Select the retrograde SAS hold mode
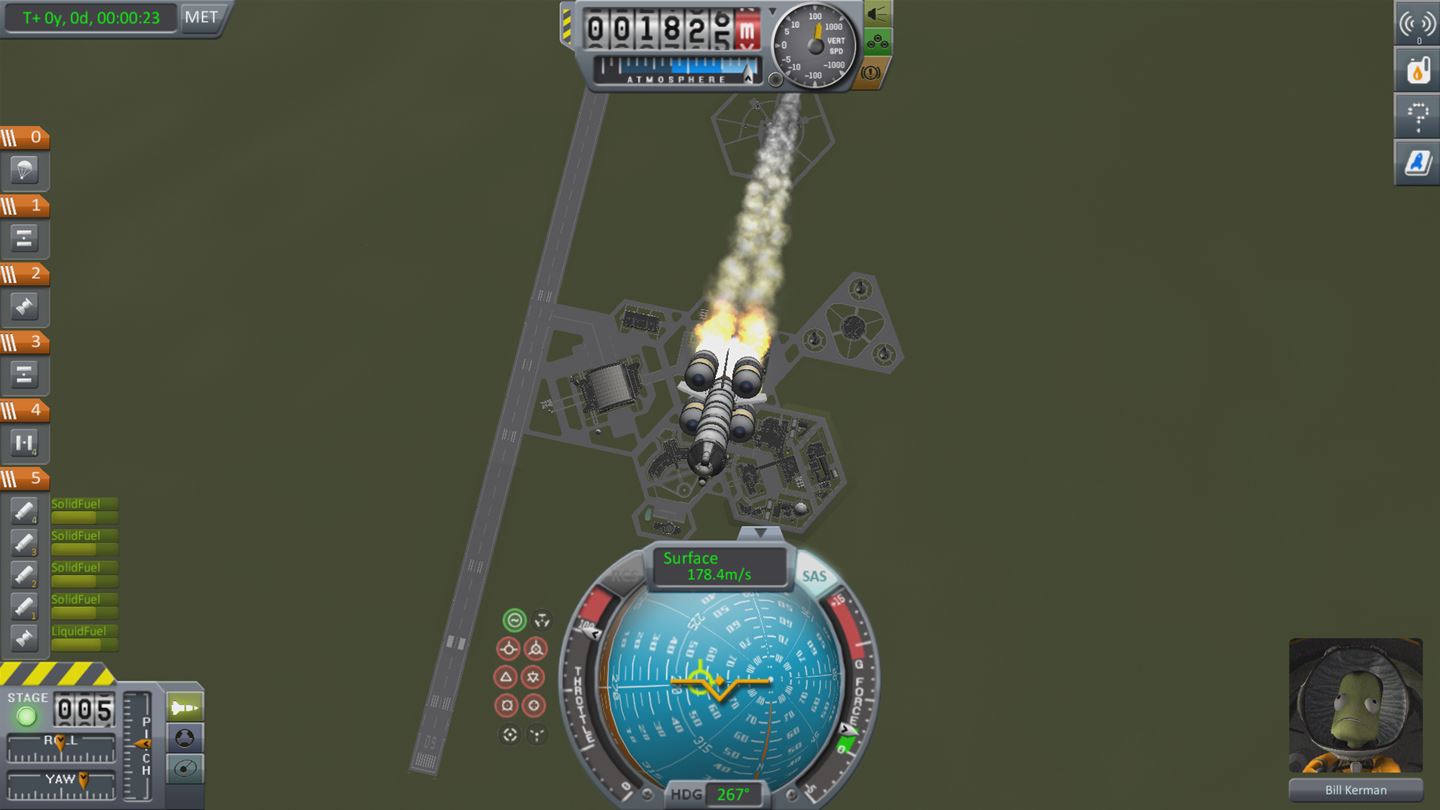This screenshot has height=810, width=1440. coord(536,648)
